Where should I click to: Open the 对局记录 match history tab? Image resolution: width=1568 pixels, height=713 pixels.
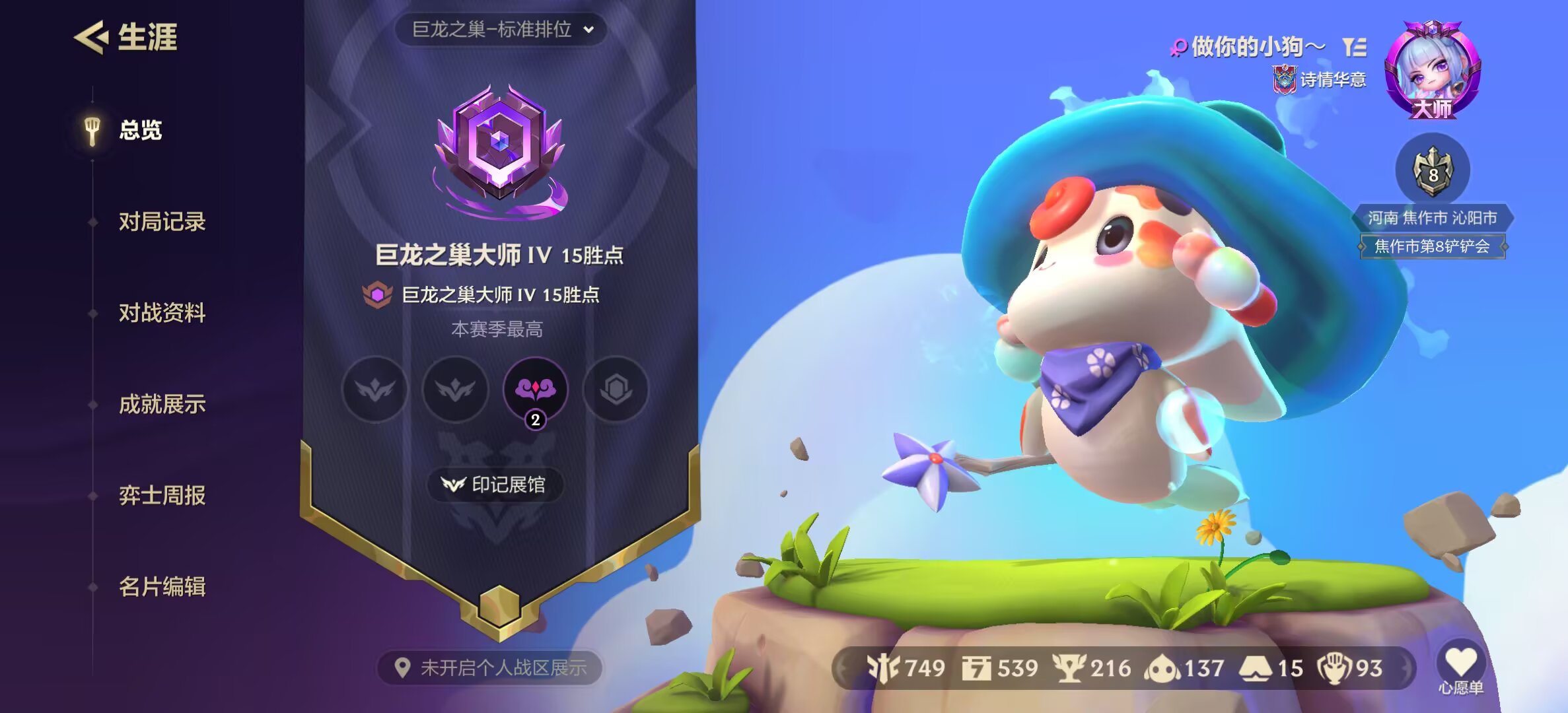pos(162,221)
